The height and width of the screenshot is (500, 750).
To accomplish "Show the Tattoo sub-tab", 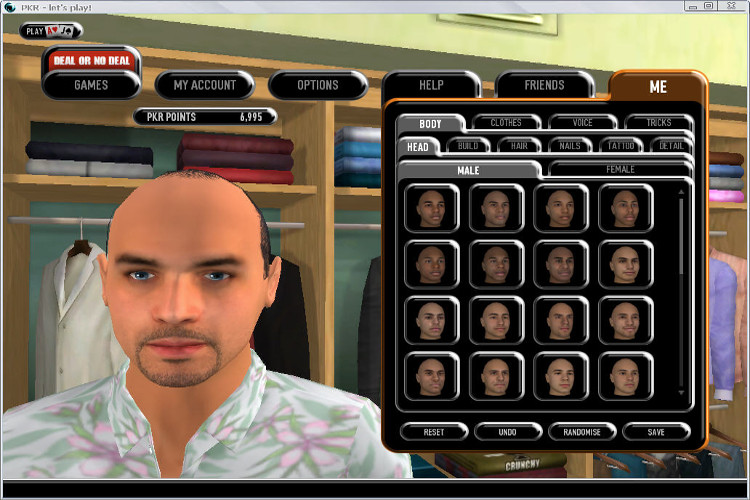I will 621,146.
